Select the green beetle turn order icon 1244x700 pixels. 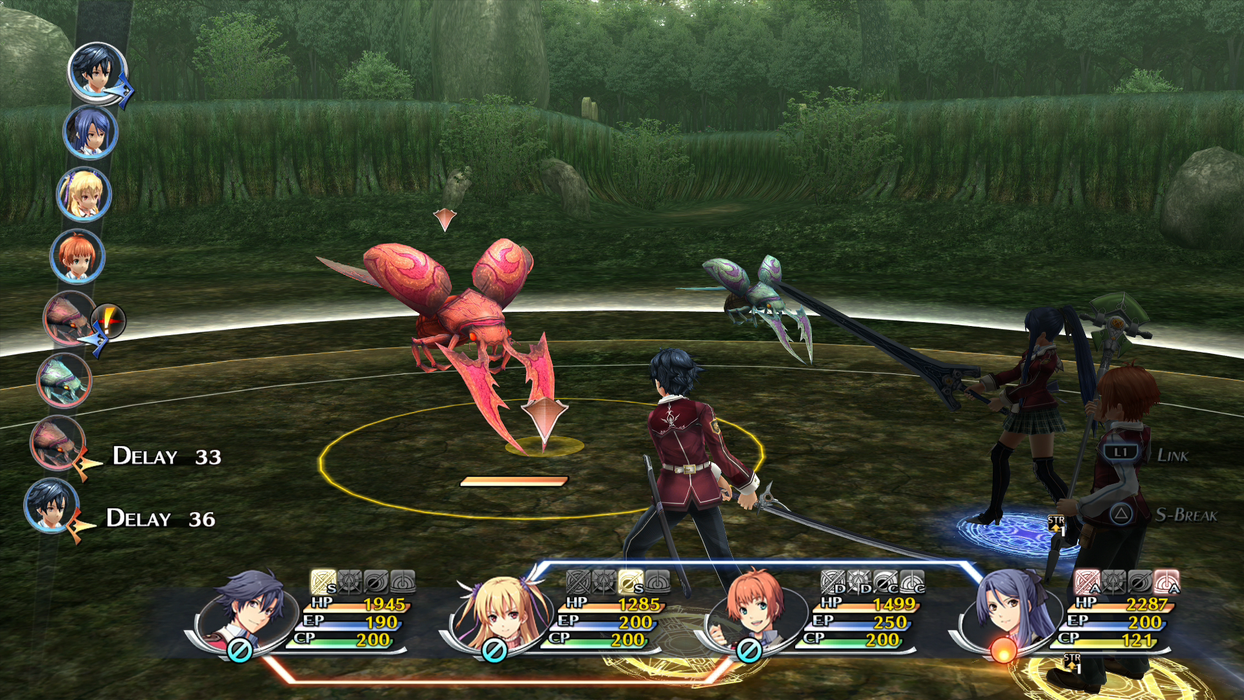pos(64,380)
